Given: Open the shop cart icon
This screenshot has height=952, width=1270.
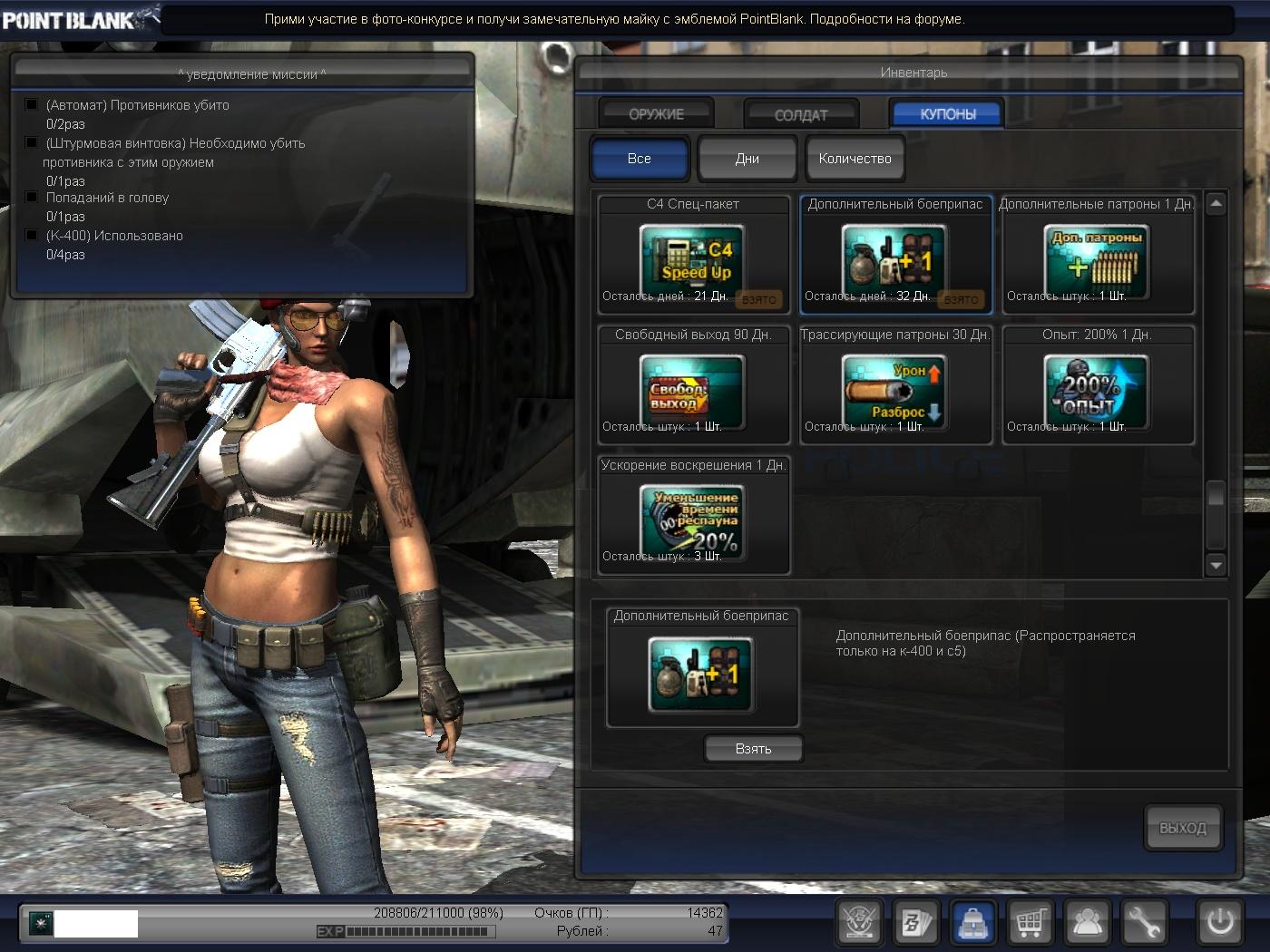Looking at the screenshot, I should click(x=1030, y=924).
